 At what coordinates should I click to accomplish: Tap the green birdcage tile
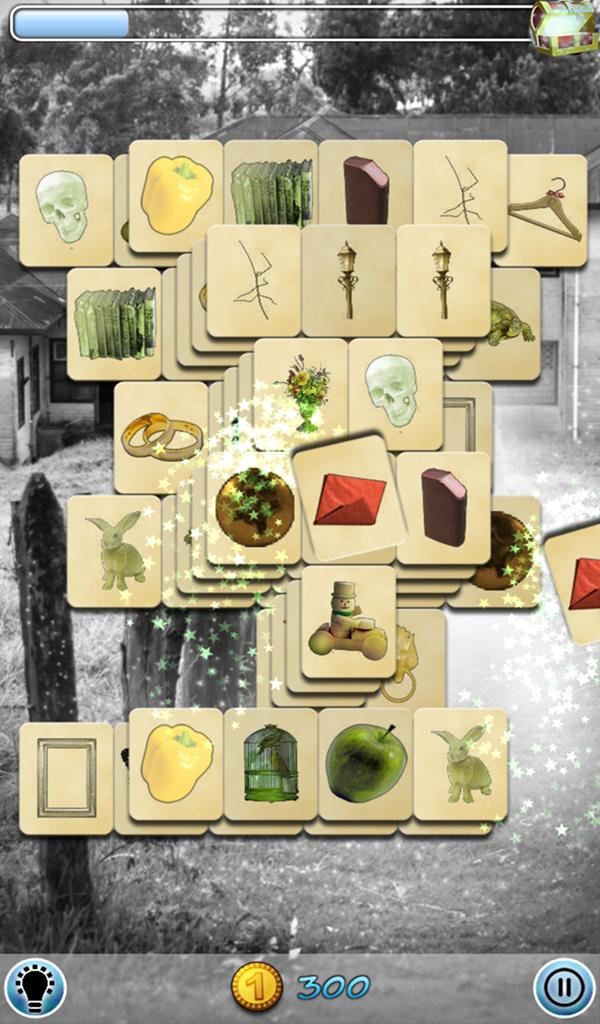pos(271,764)
